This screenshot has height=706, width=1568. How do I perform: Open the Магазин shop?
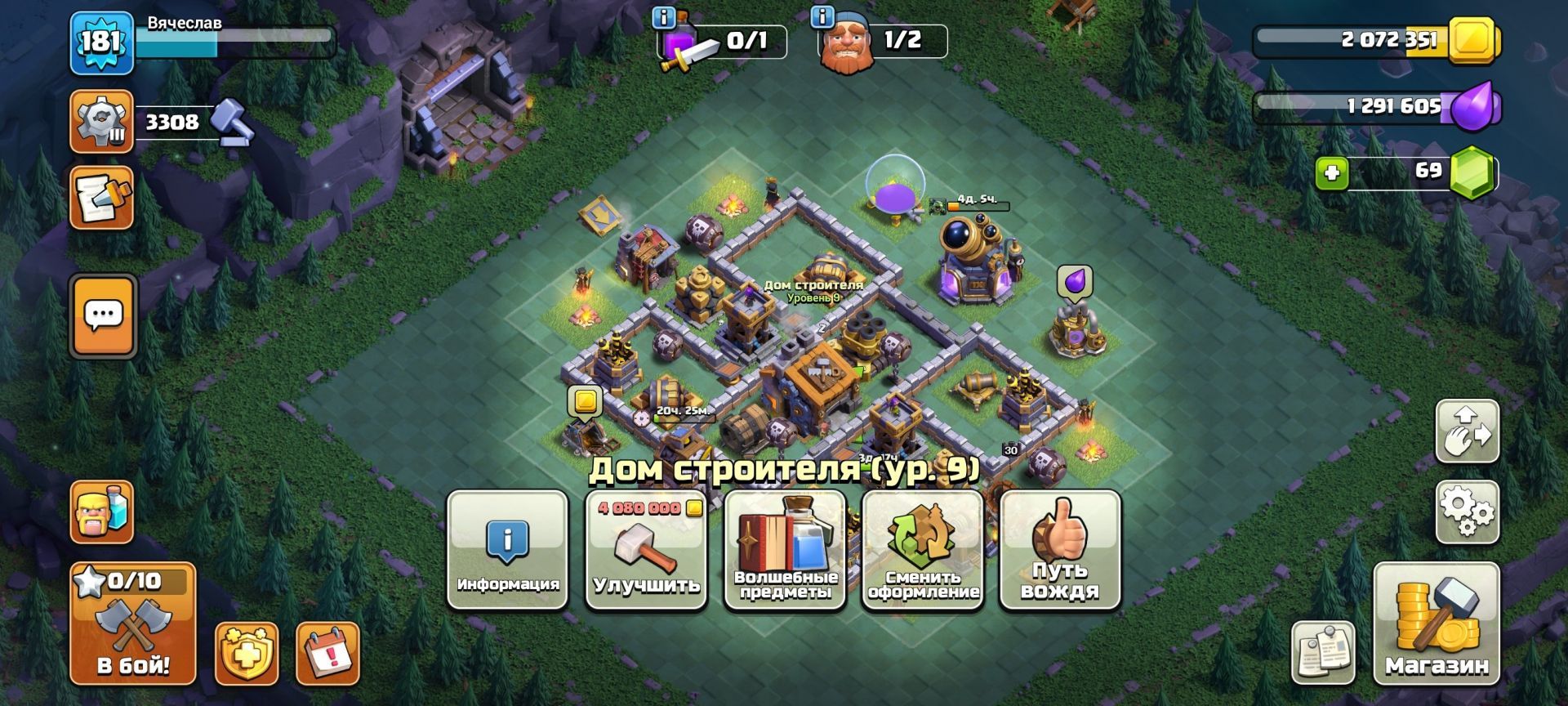tap(1437, 623)
